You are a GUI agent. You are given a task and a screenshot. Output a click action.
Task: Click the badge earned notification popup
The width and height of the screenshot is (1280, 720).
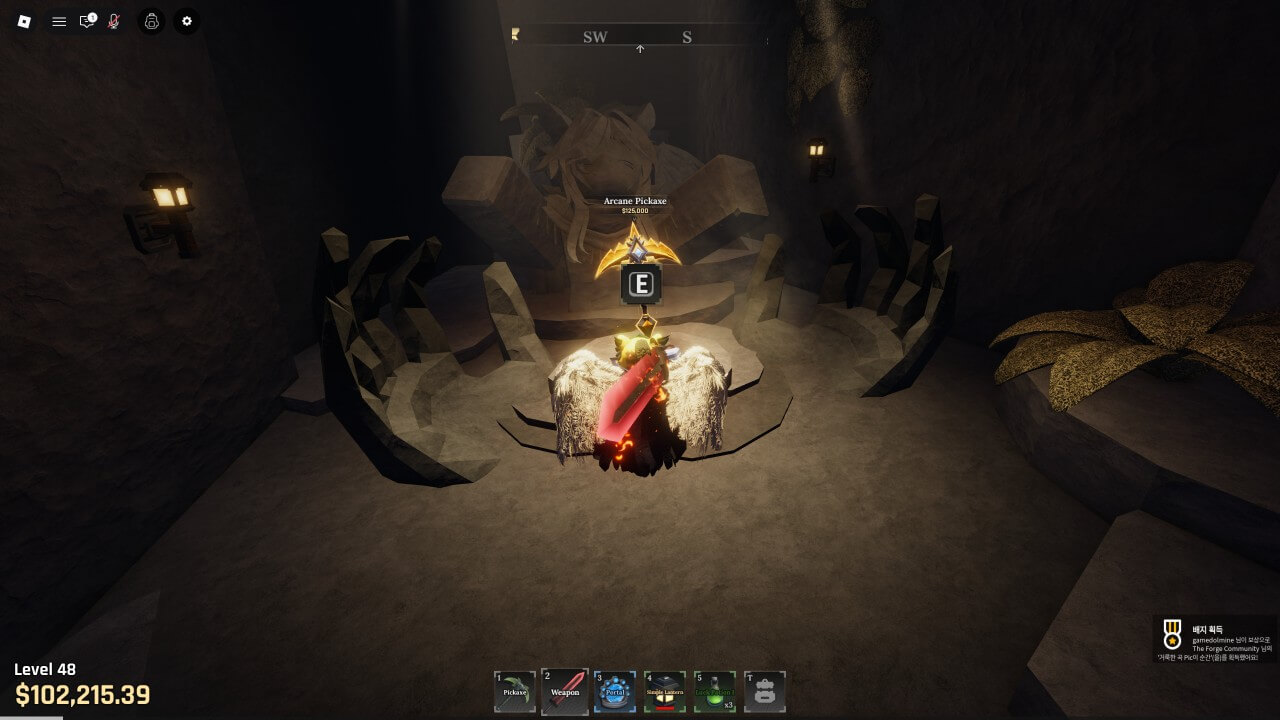[1216, 640]
